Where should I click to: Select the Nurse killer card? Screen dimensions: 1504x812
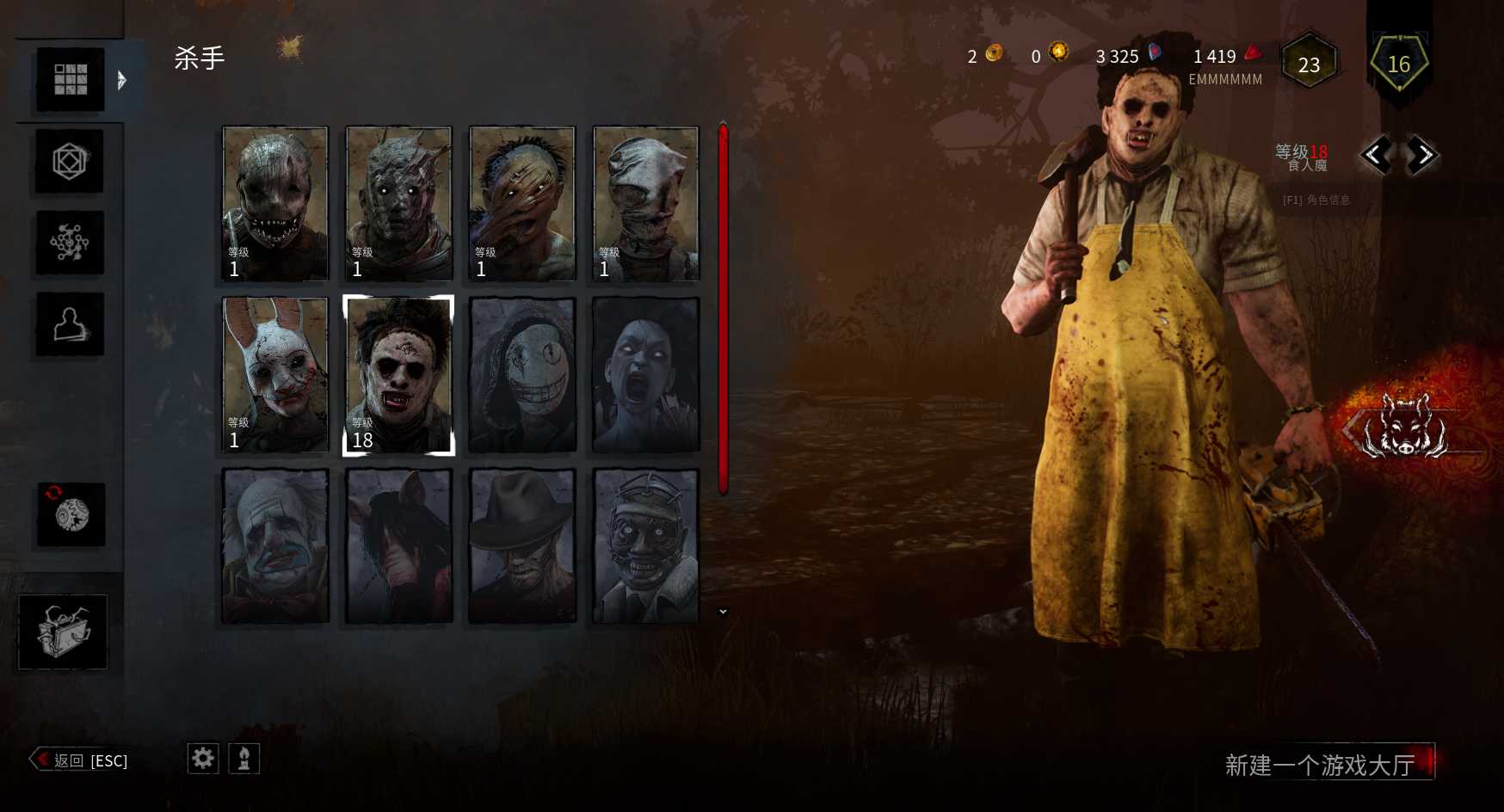(646, 203)
